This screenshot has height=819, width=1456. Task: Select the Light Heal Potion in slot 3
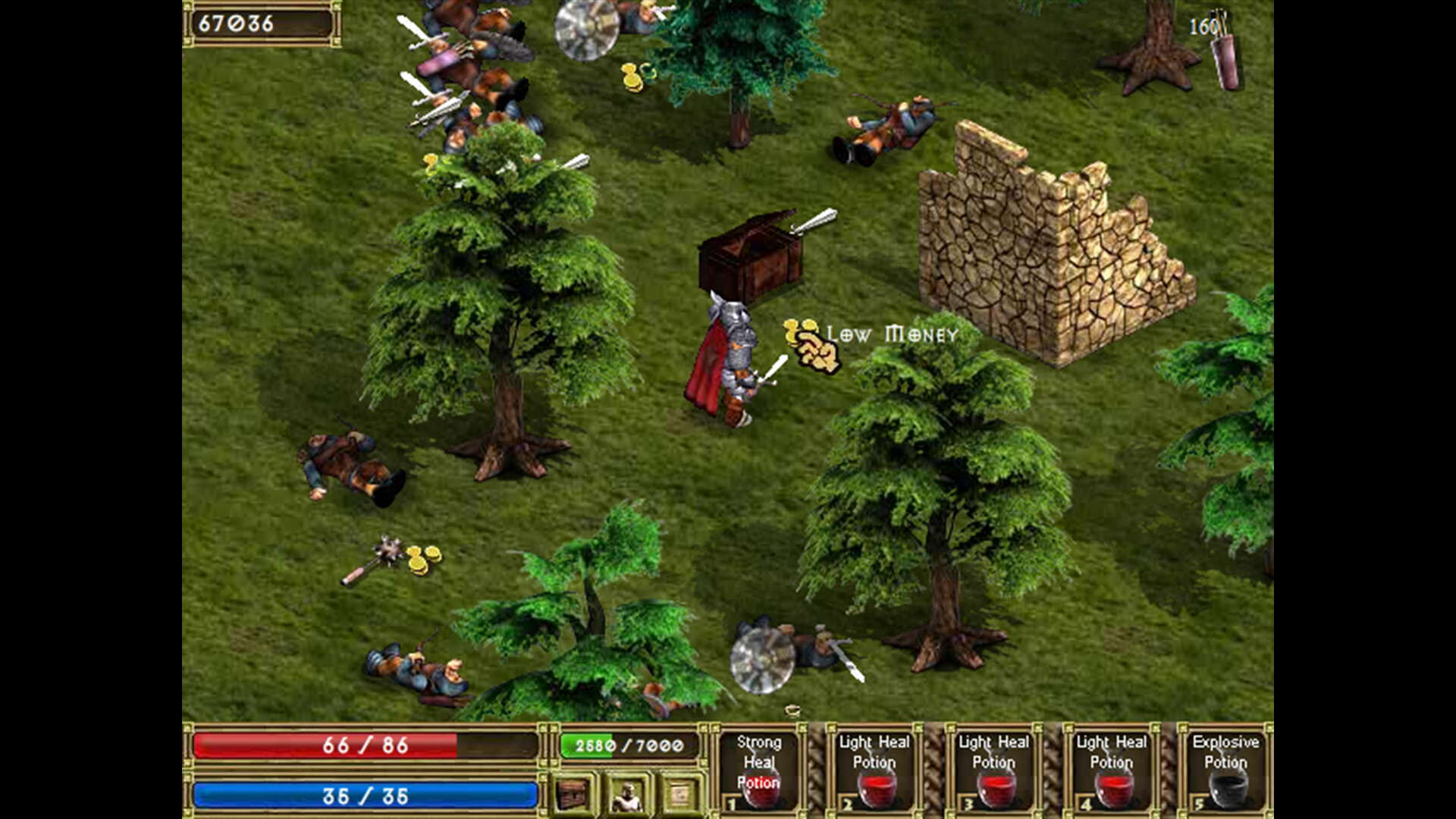click(993, 773)
